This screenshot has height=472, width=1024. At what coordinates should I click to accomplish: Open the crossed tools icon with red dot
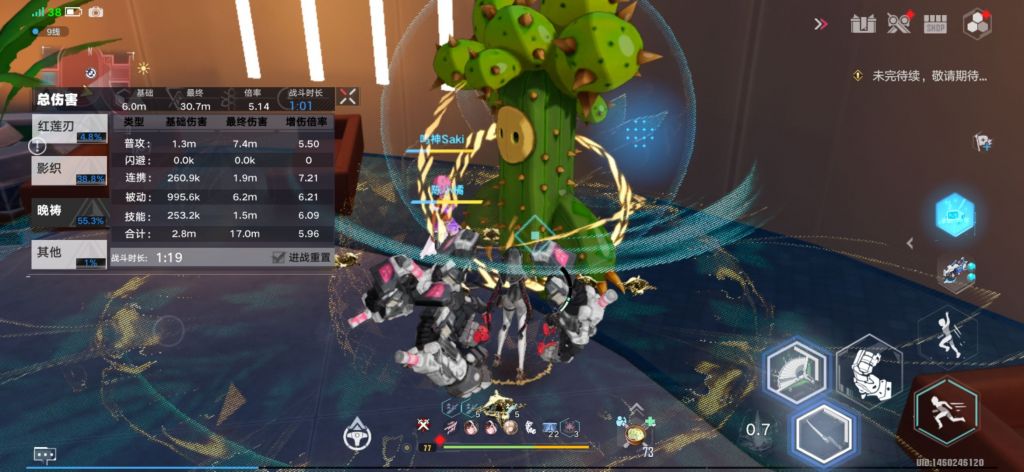pos(900,24)
